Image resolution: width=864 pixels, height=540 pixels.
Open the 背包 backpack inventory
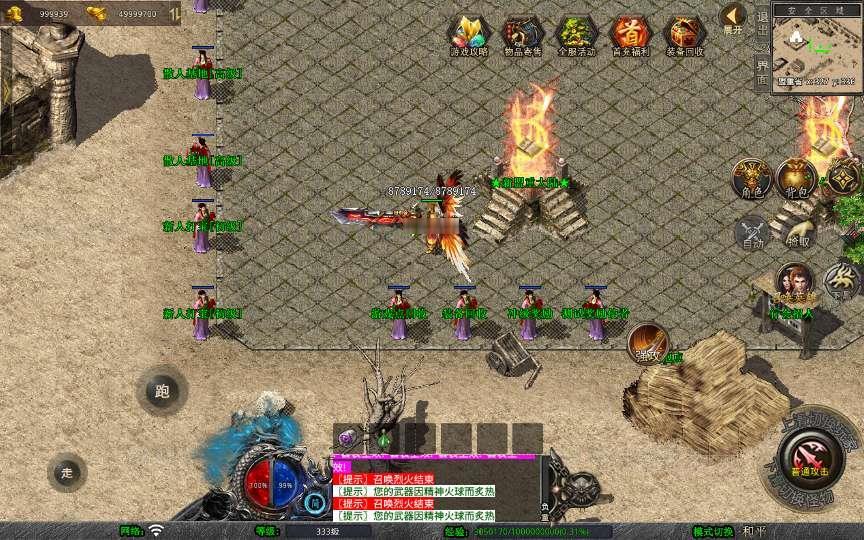797,177
